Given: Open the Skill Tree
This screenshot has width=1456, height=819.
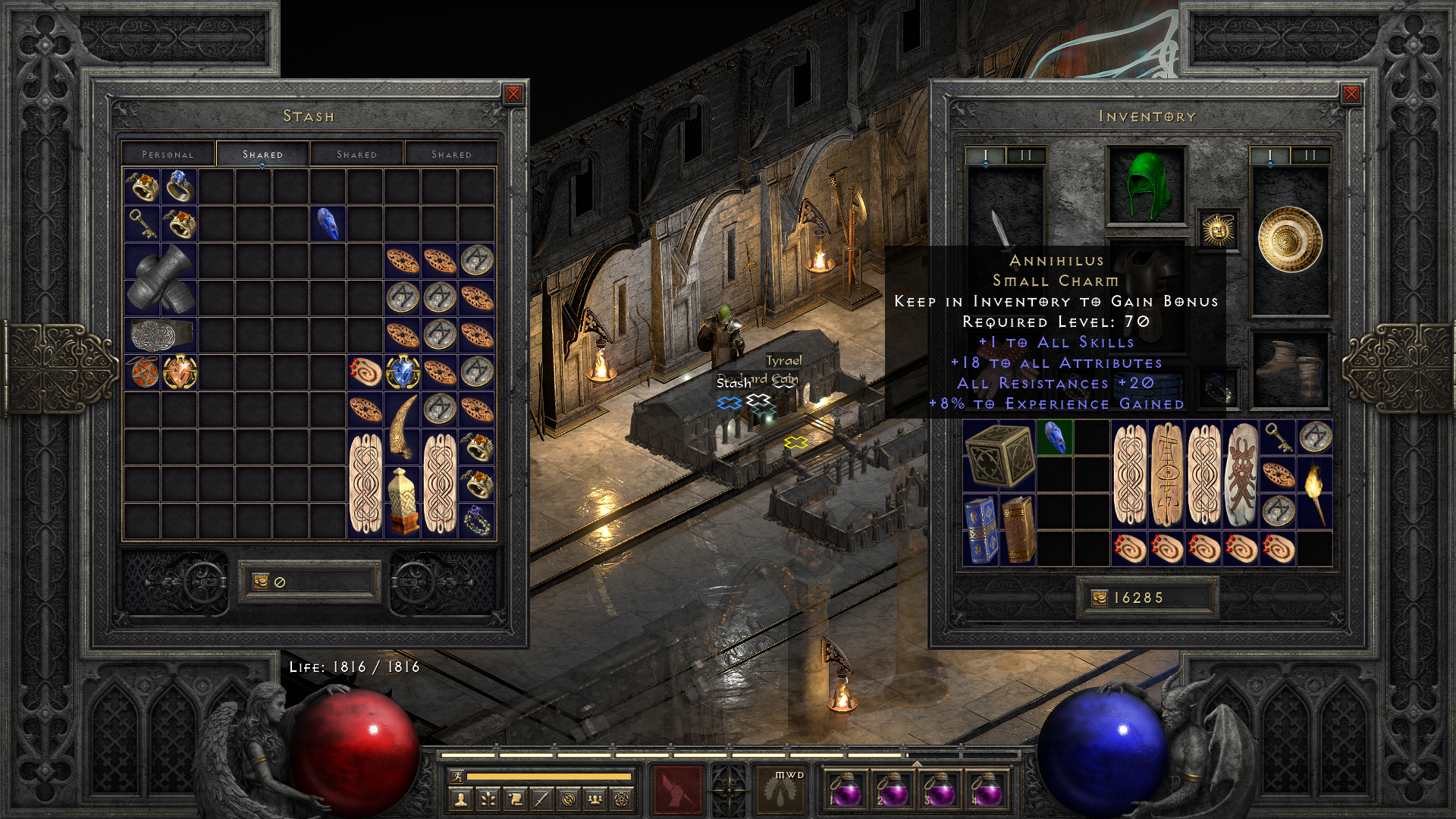Looking at the screenshot, I should (489, 799).
